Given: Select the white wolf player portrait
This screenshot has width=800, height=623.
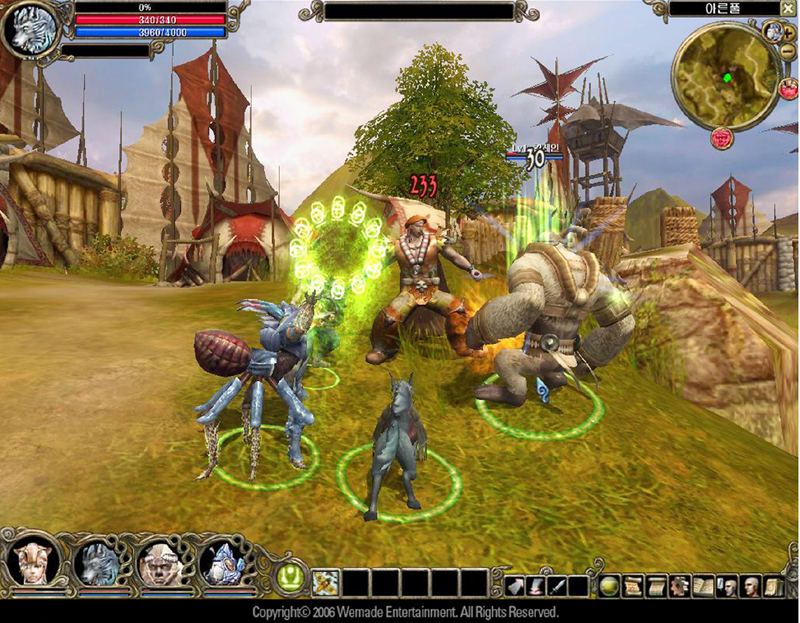Looking at the screenshot, I should [27, 29].
